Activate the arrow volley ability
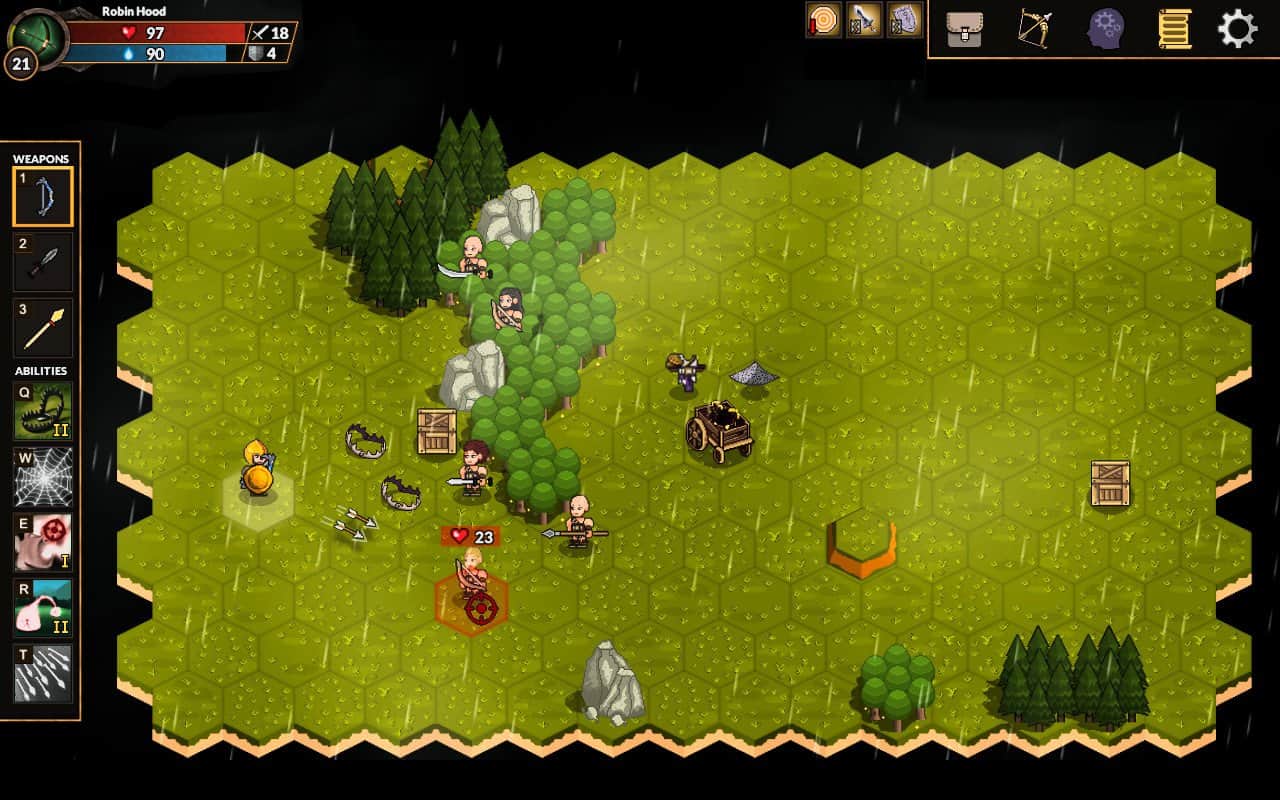 (43, 673)
